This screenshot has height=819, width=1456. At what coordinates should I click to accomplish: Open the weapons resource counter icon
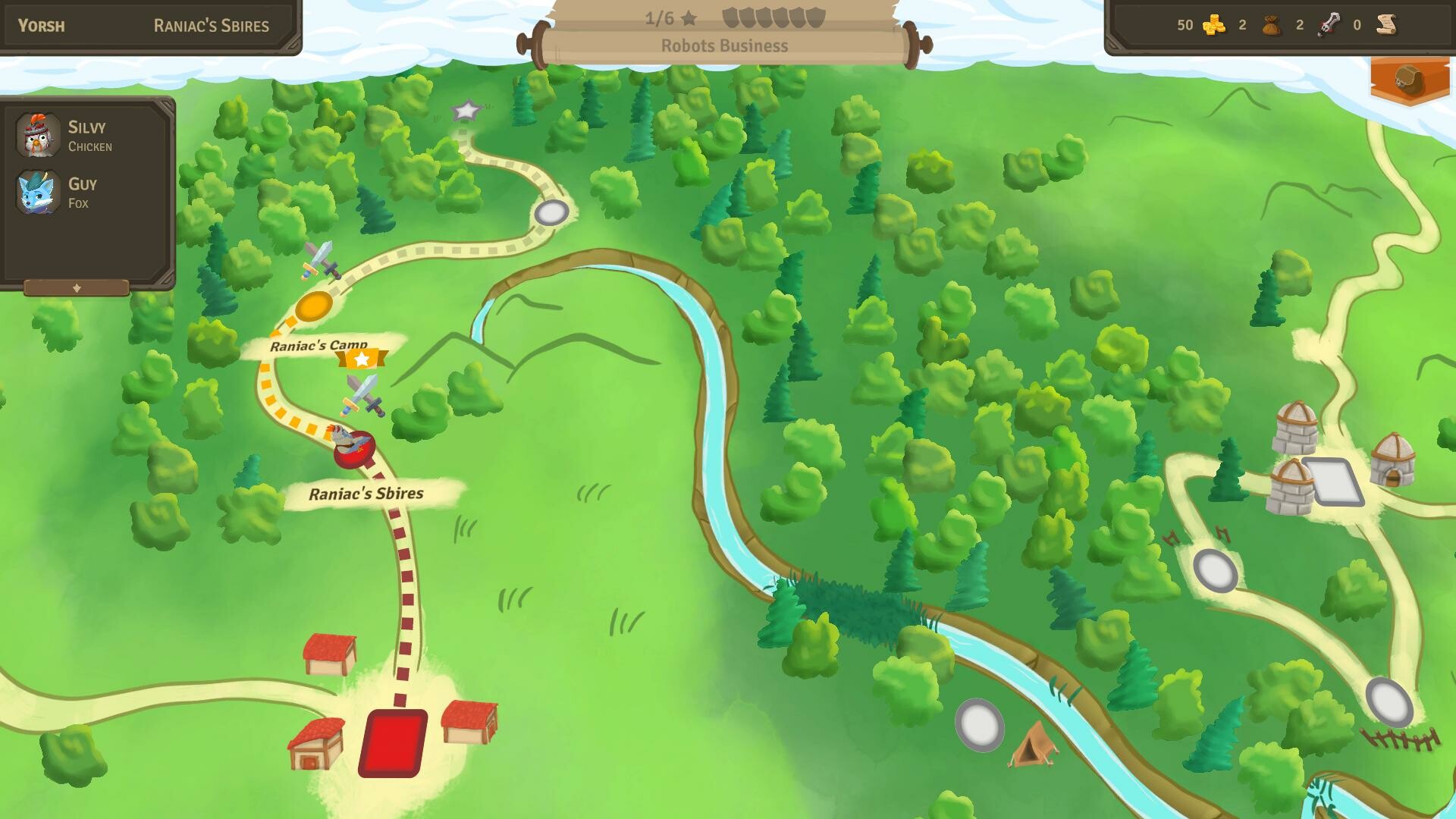point(1328,25)
